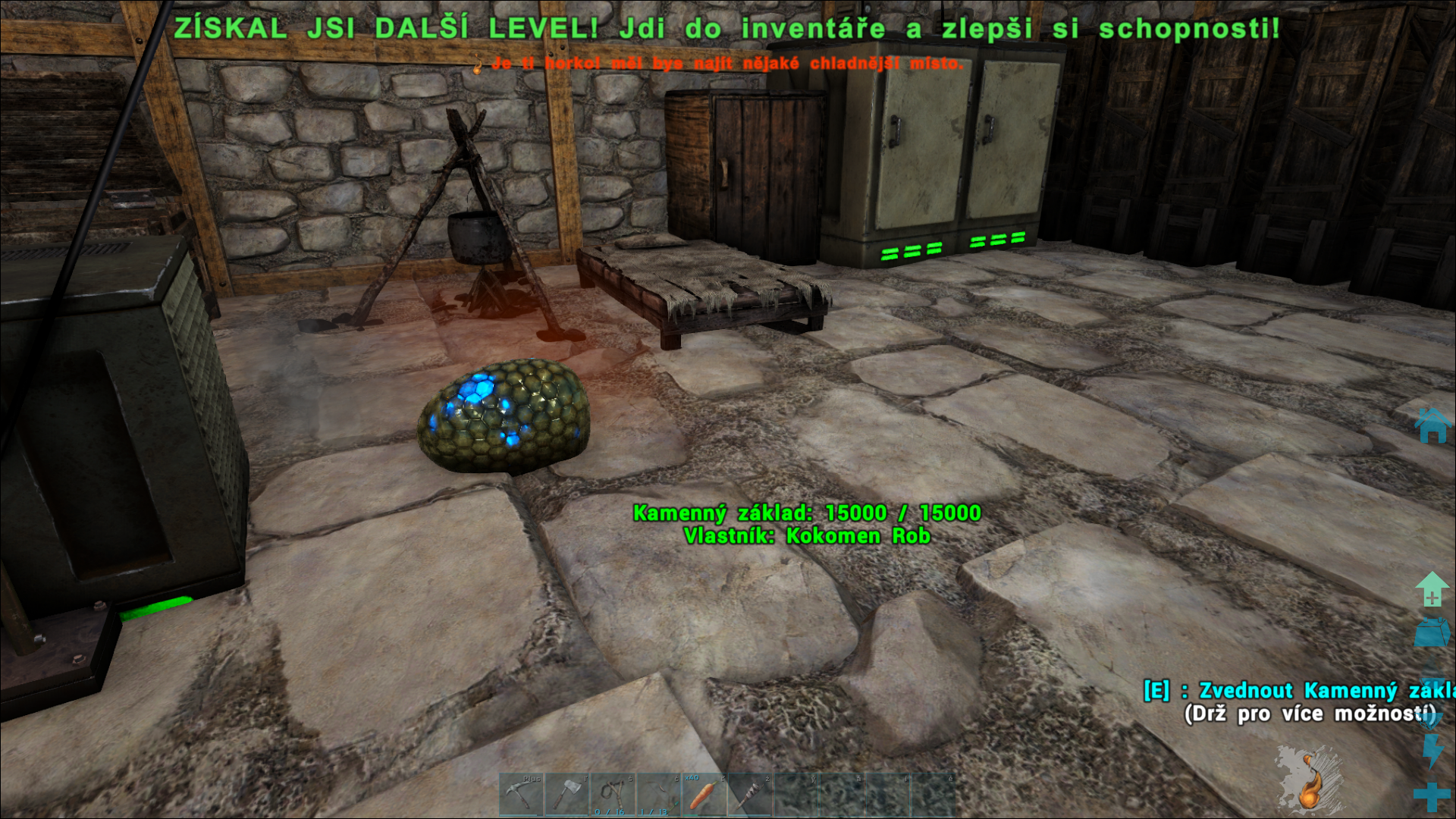Open the green level-up arrow icon
The image size is (1456, 819).
point(1432,589)
